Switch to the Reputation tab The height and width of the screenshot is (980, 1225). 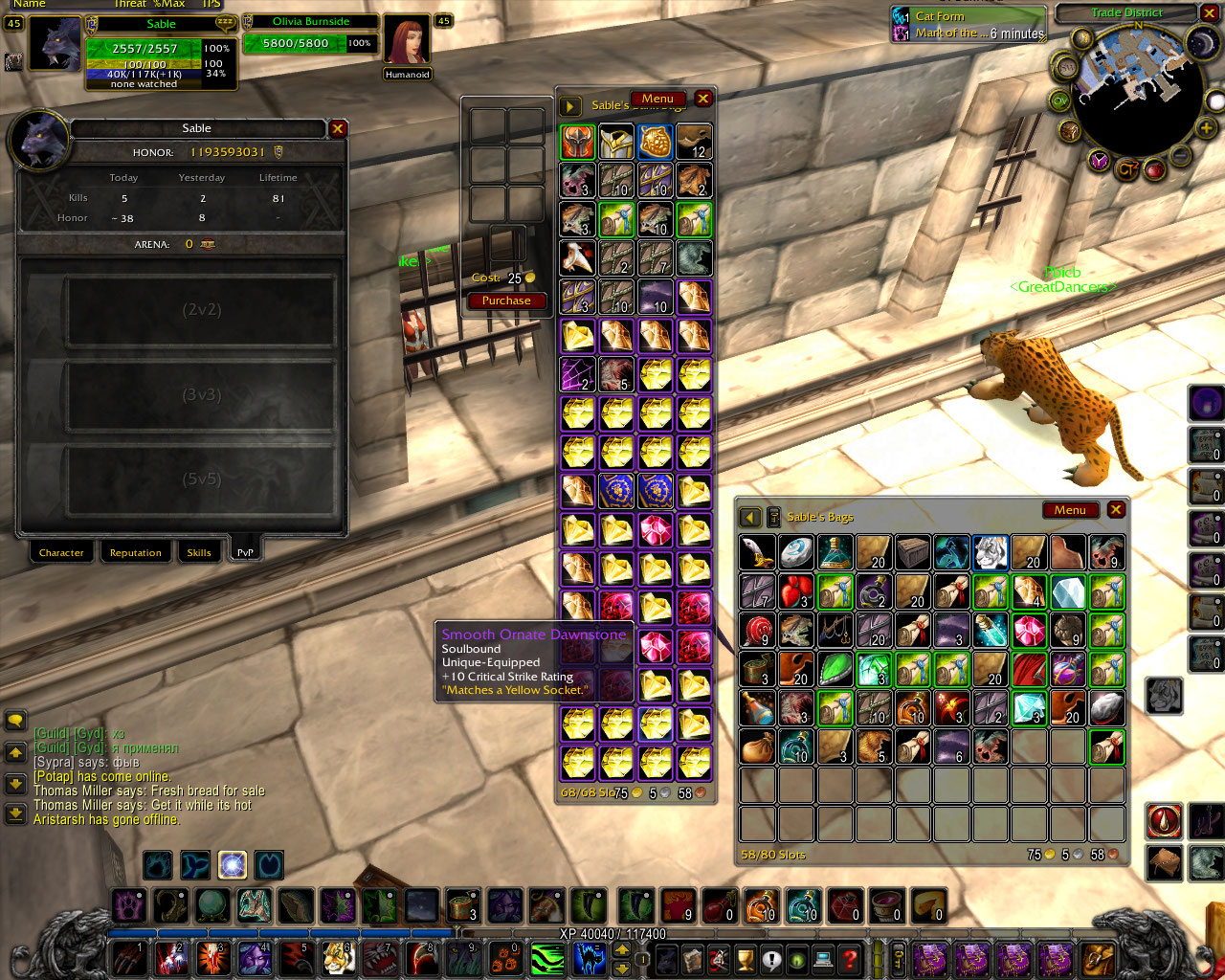135,552
